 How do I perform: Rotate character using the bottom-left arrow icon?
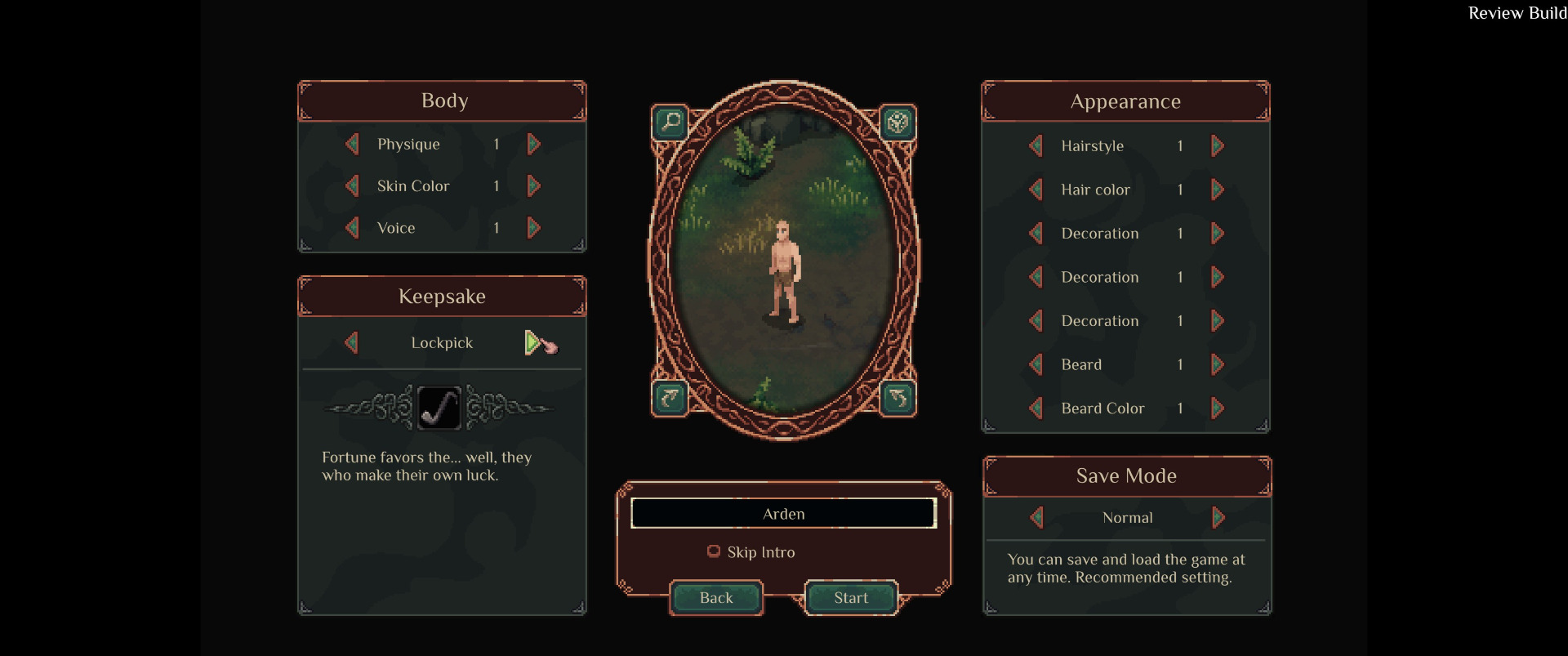point(670,398)
